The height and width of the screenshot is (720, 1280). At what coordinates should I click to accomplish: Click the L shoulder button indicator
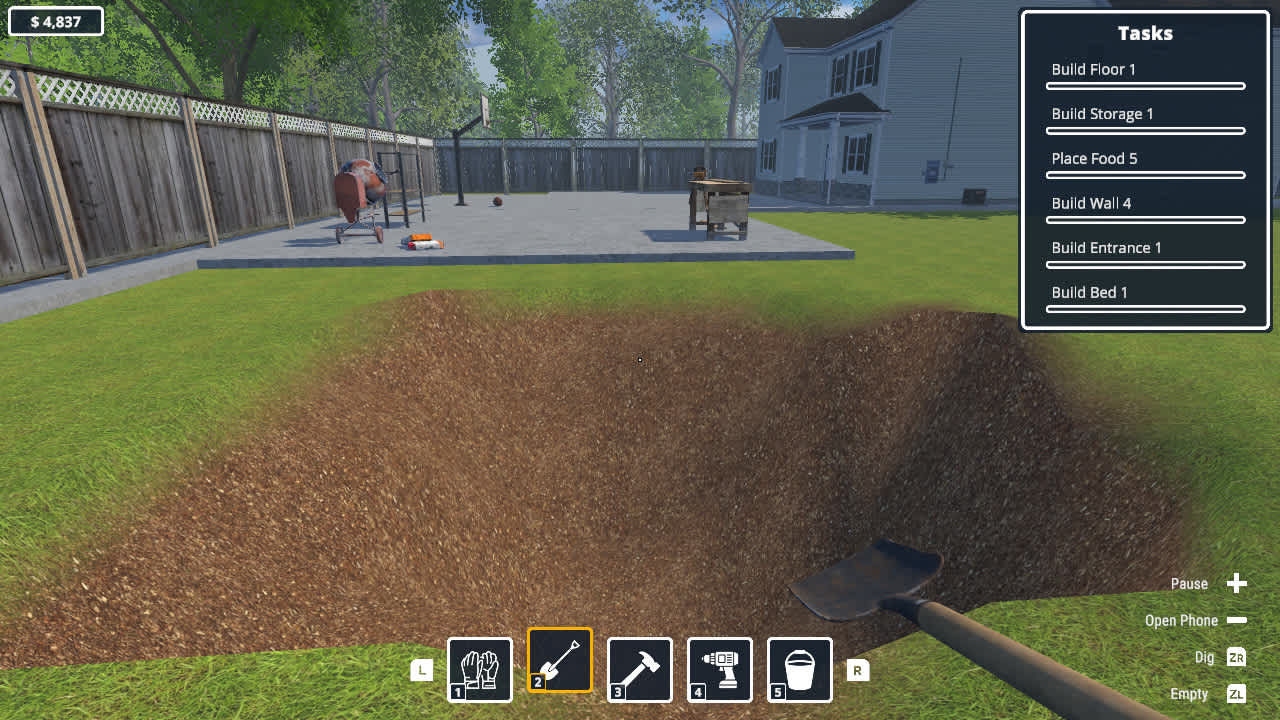(x=421, y=669)
